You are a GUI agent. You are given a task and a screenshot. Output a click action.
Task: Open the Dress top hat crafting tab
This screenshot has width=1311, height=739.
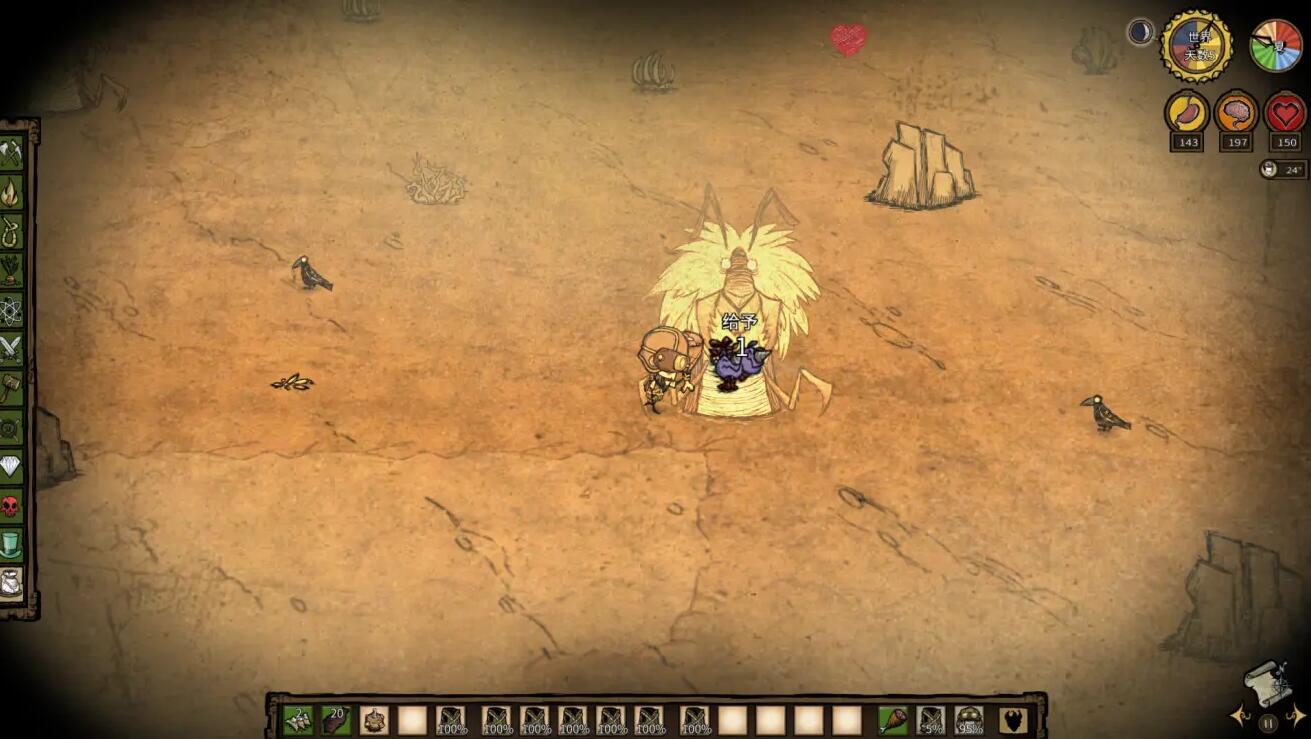[x=11, y=545]
